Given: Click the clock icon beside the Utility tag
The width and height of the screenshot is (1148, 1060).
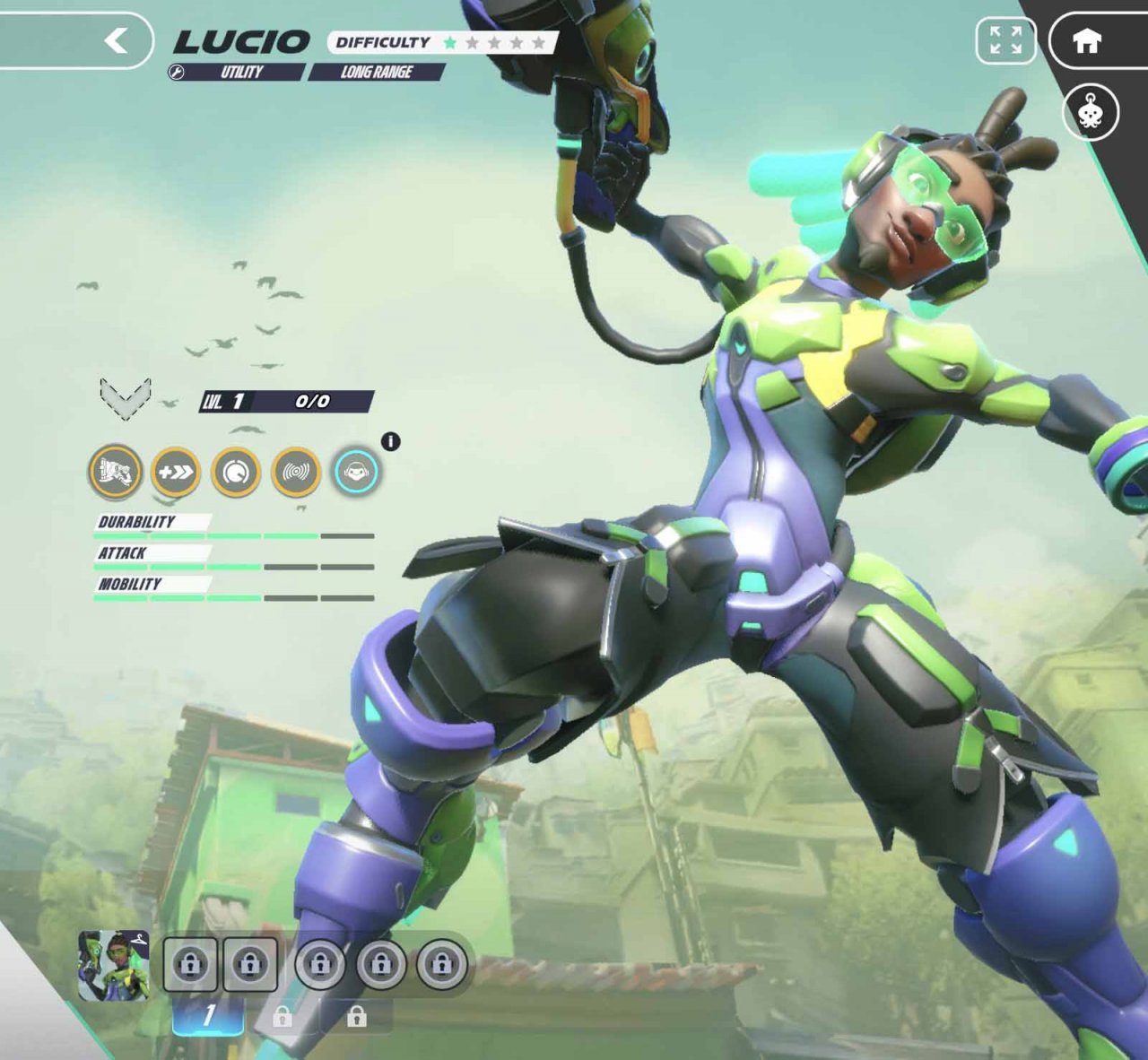Looking at the screenshot, I should click(178, 73).
